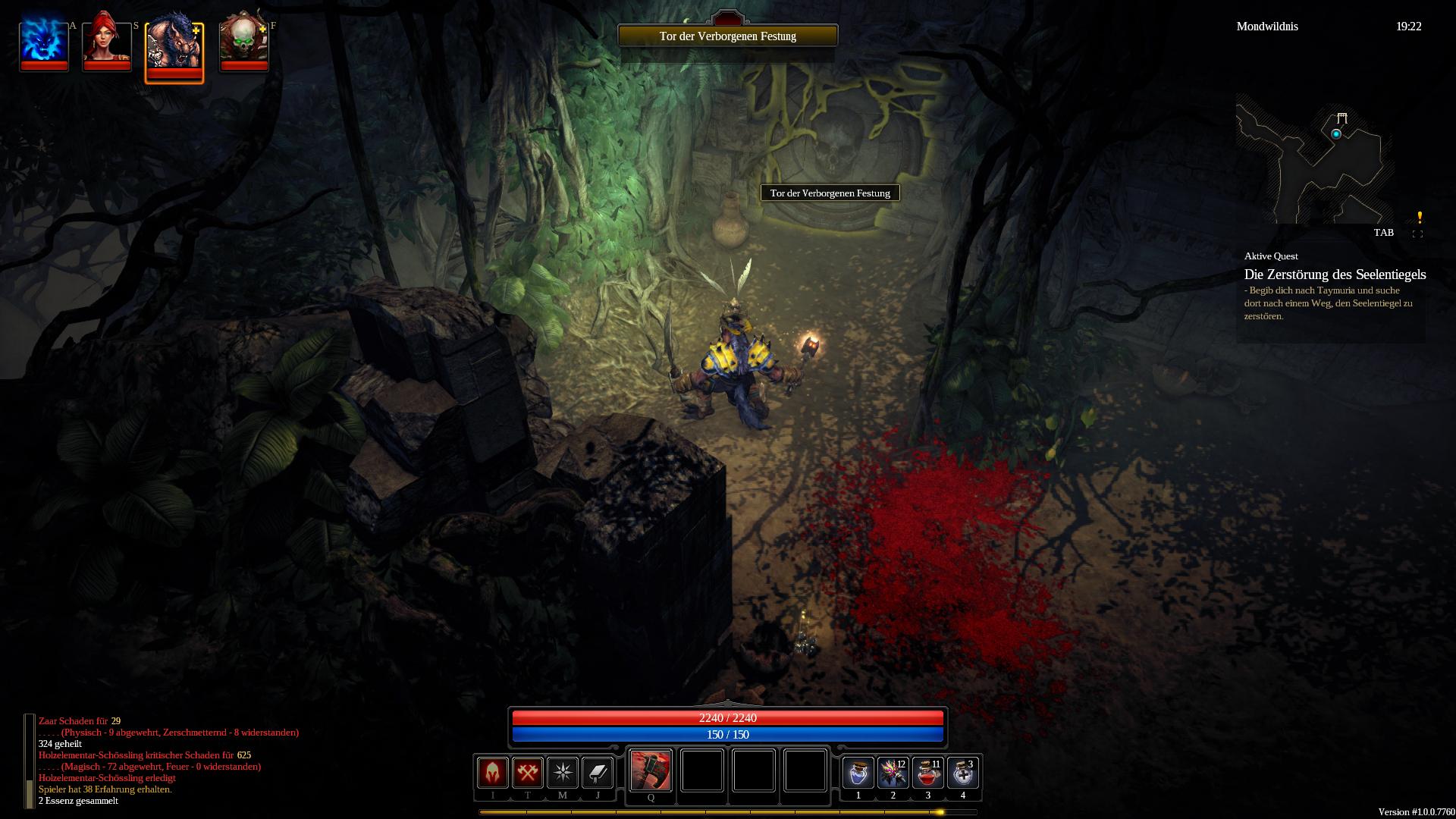
Task: Activate the red axe strike ability
Action: click(x=651, y=770)
